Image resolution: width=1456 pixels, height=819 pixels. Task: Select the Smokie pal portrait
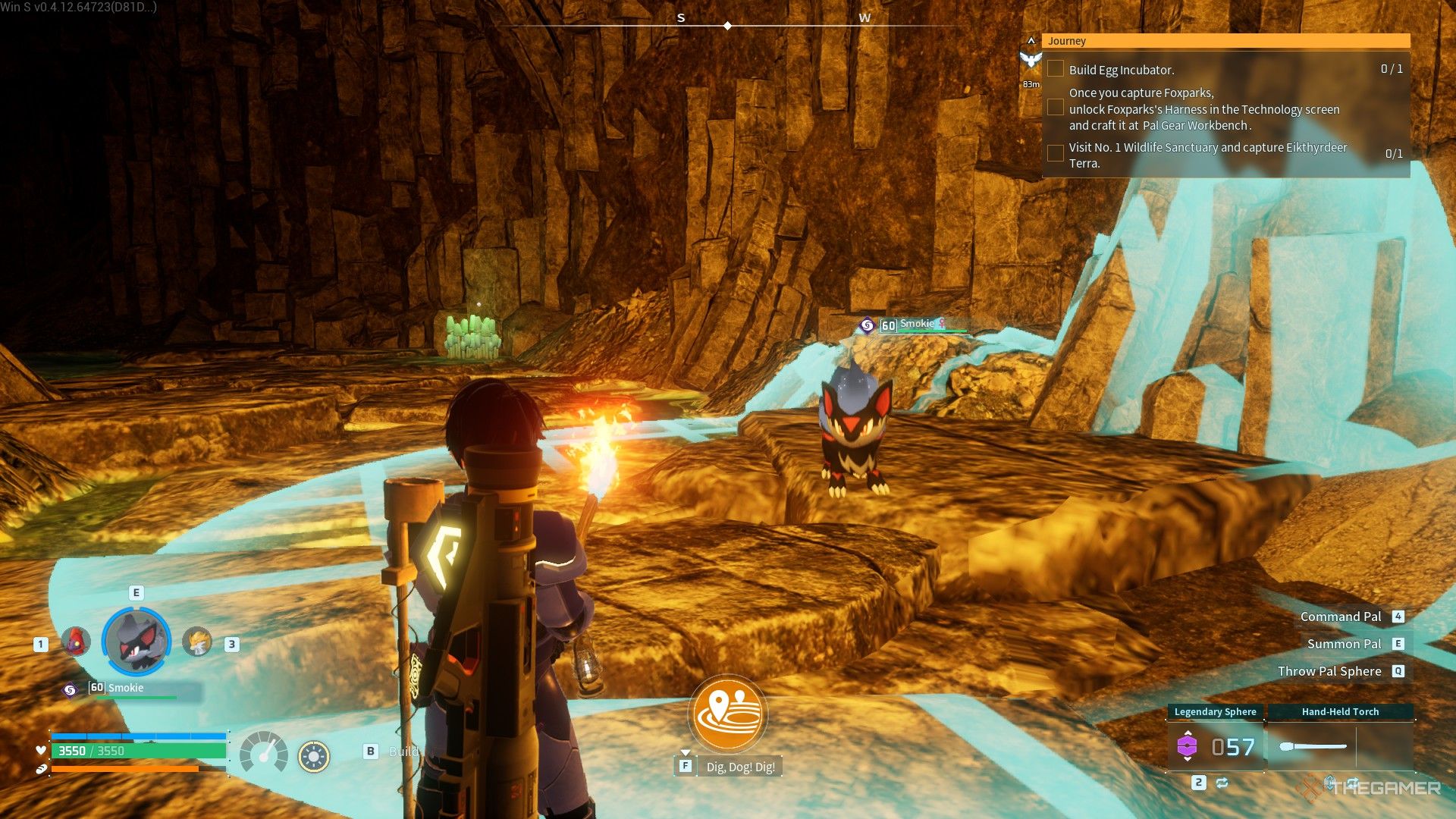136,642
